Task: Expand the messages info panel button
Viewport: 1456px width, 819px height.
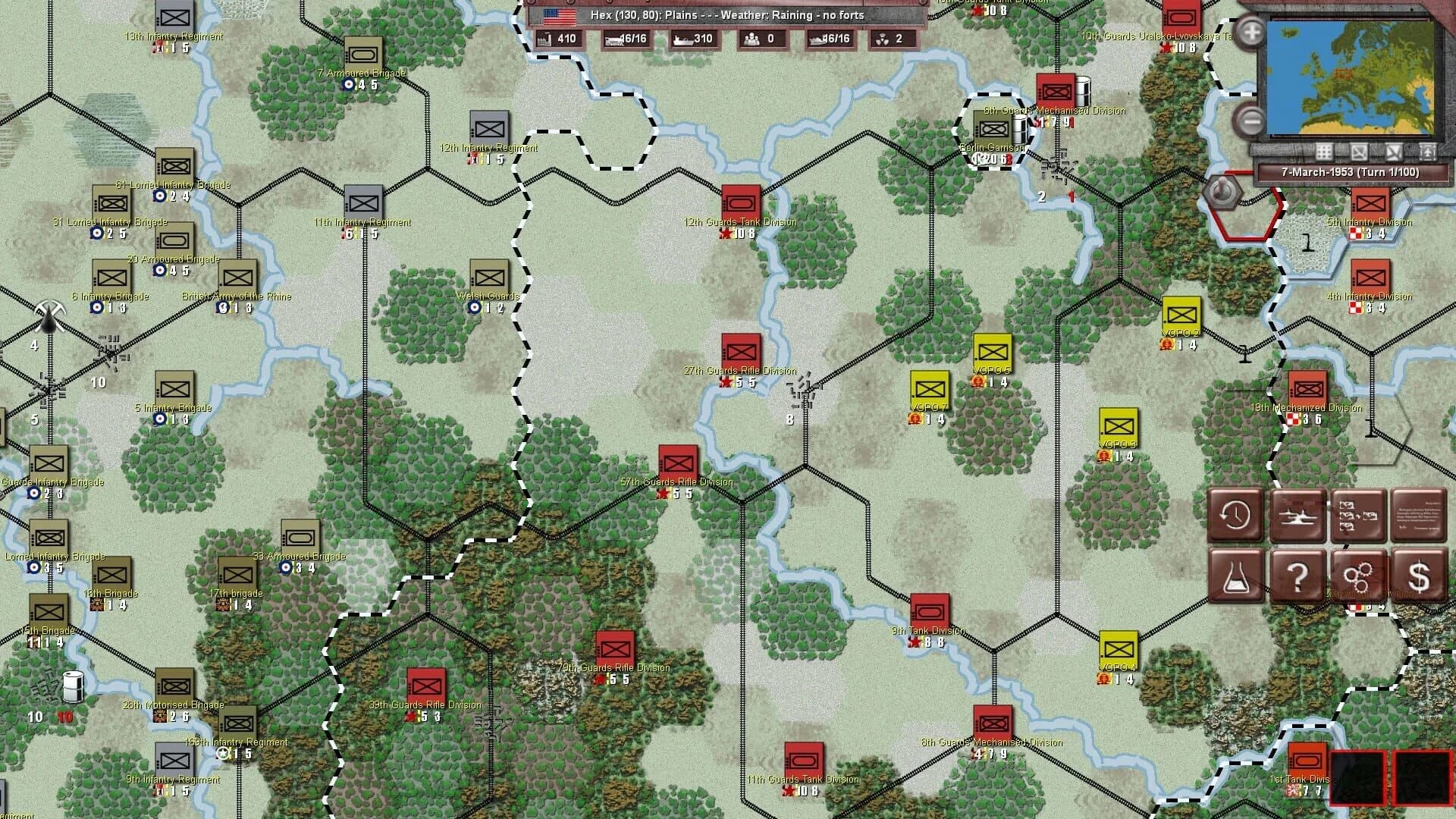Action: tap(1417, 516)
